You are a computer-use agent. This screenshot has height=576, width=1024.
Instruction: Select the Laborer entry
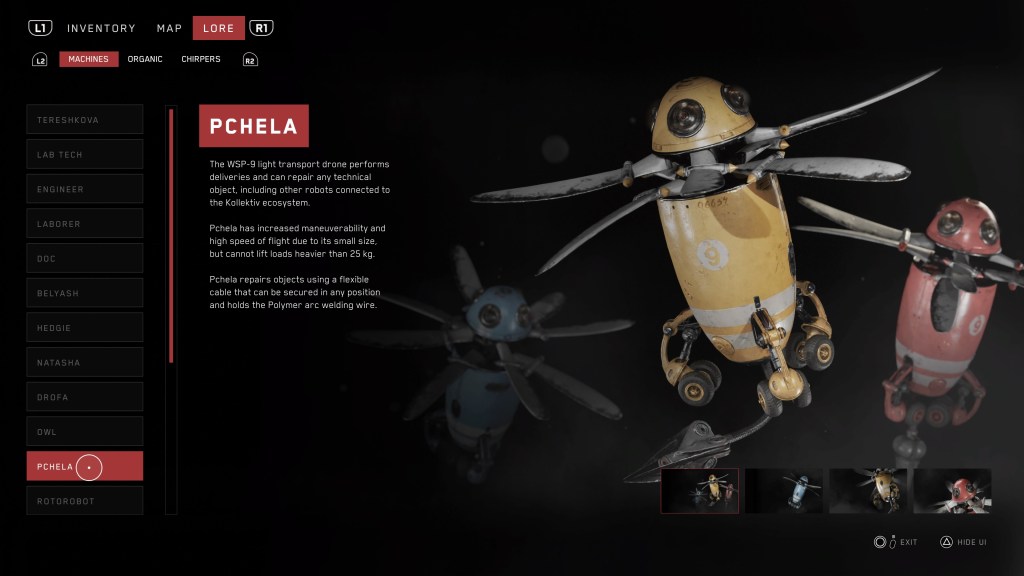click(x=85, y=224)
